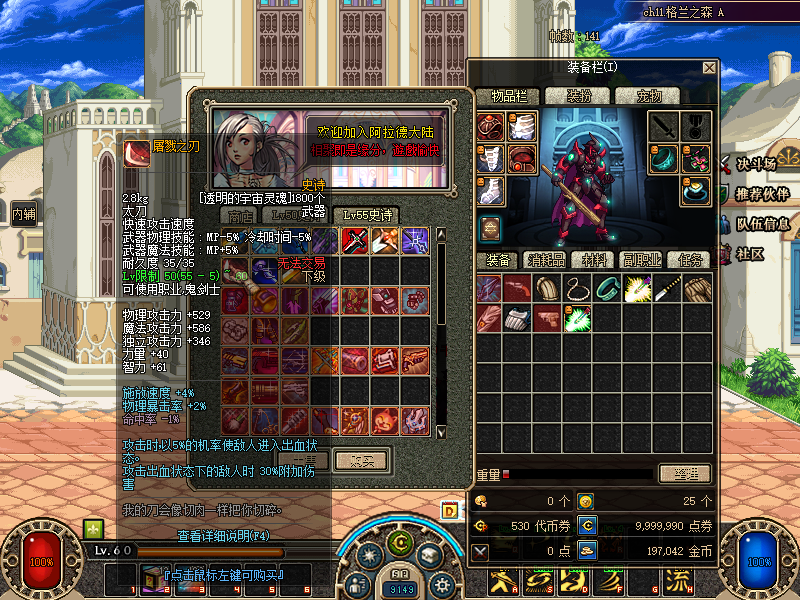Open the 任务 item category
The height and width of the screenshot is (600, 800).
689,259
